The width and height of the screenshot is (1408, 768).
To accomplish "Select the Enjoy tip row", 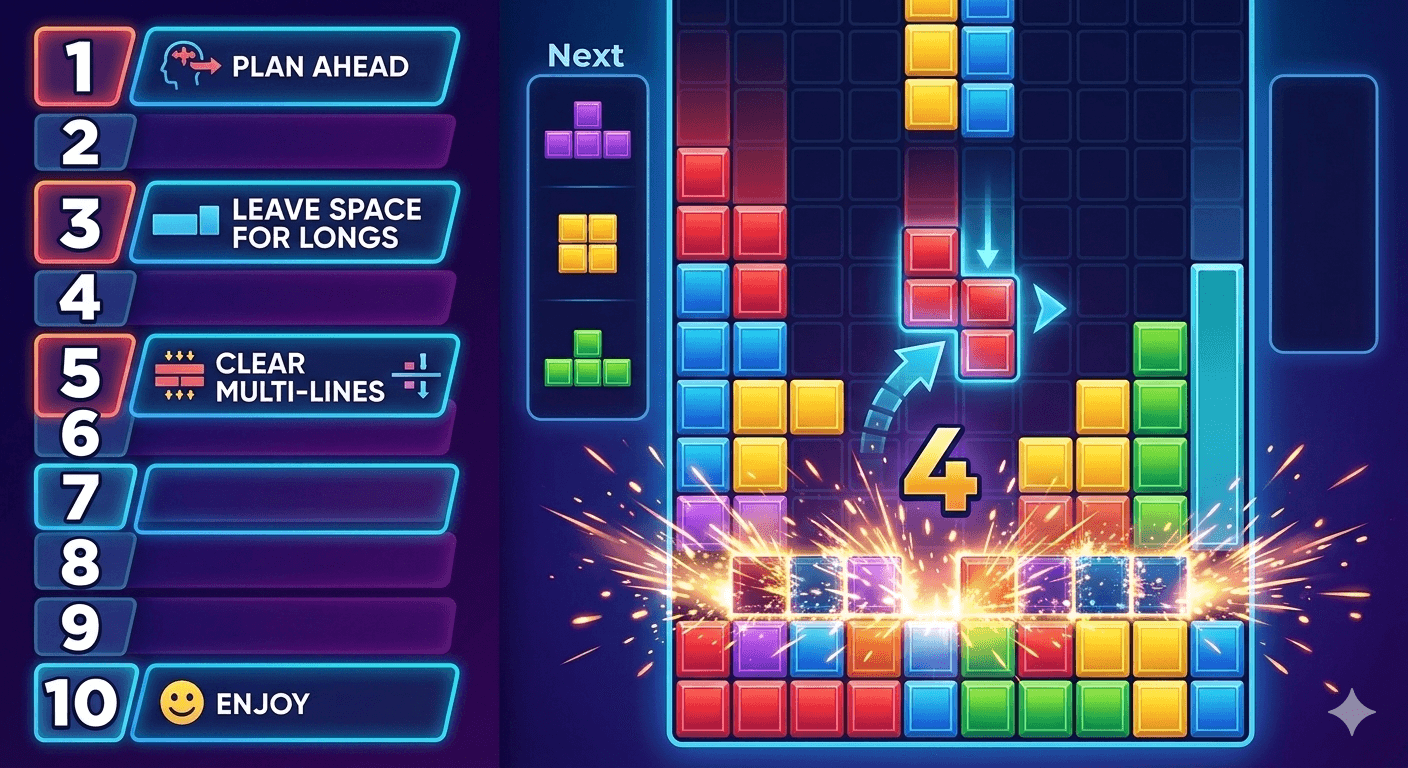I will pyautogui.click(x=295, y=704).
